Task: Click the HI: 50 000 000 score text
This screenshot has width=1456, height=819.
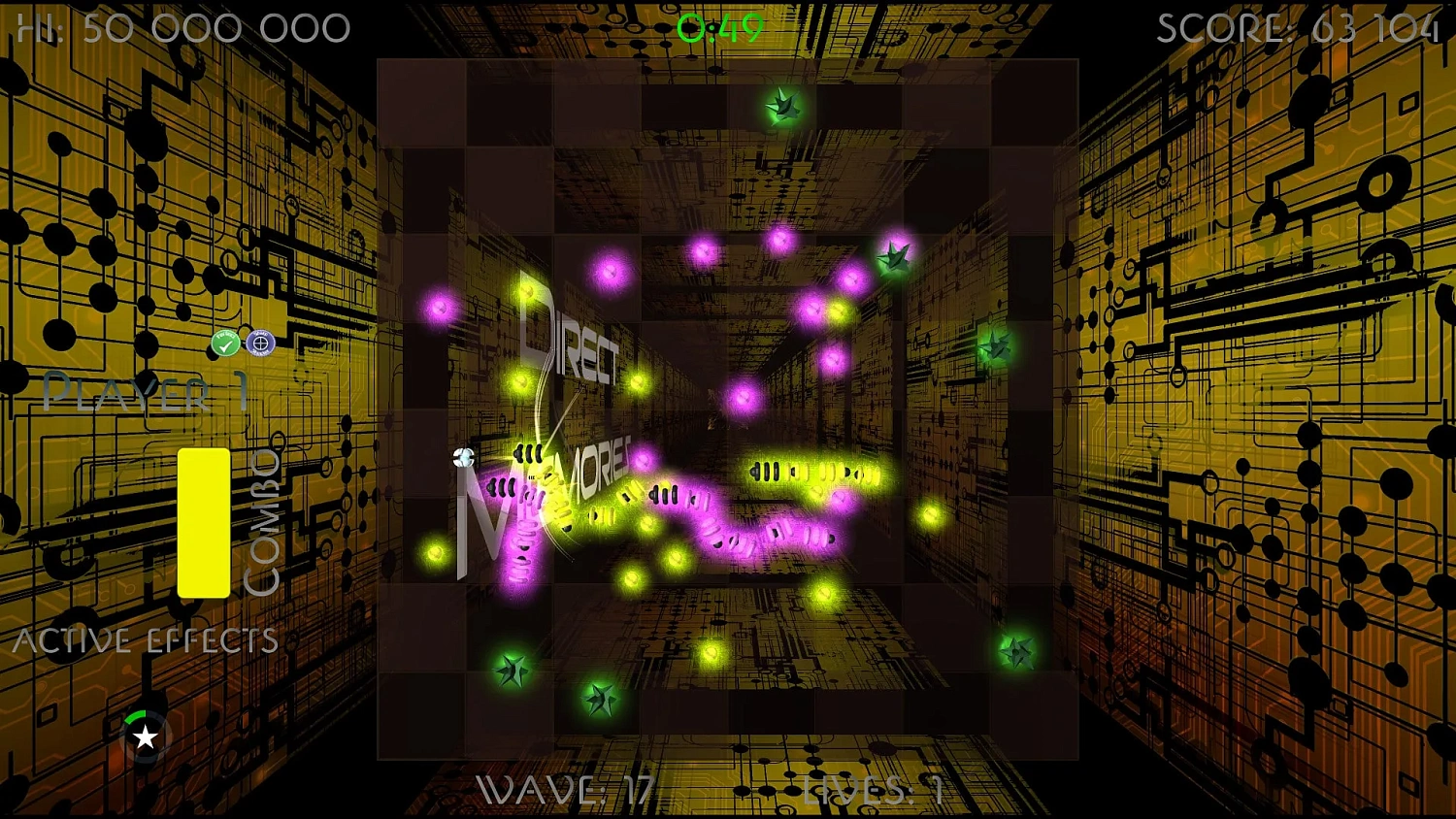Action: click(x=180, y=27)
